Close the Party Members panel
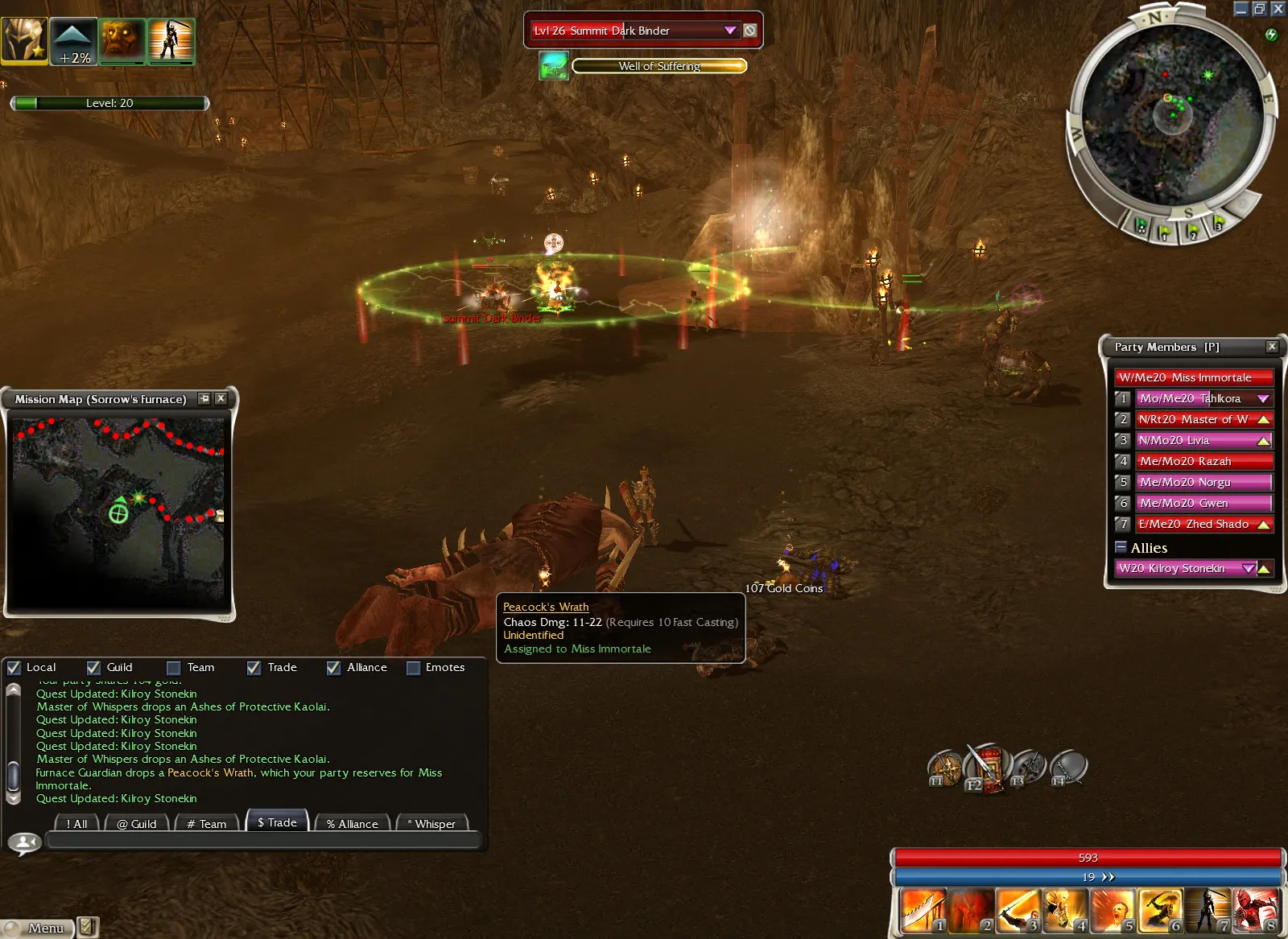 click(1272, 347)
